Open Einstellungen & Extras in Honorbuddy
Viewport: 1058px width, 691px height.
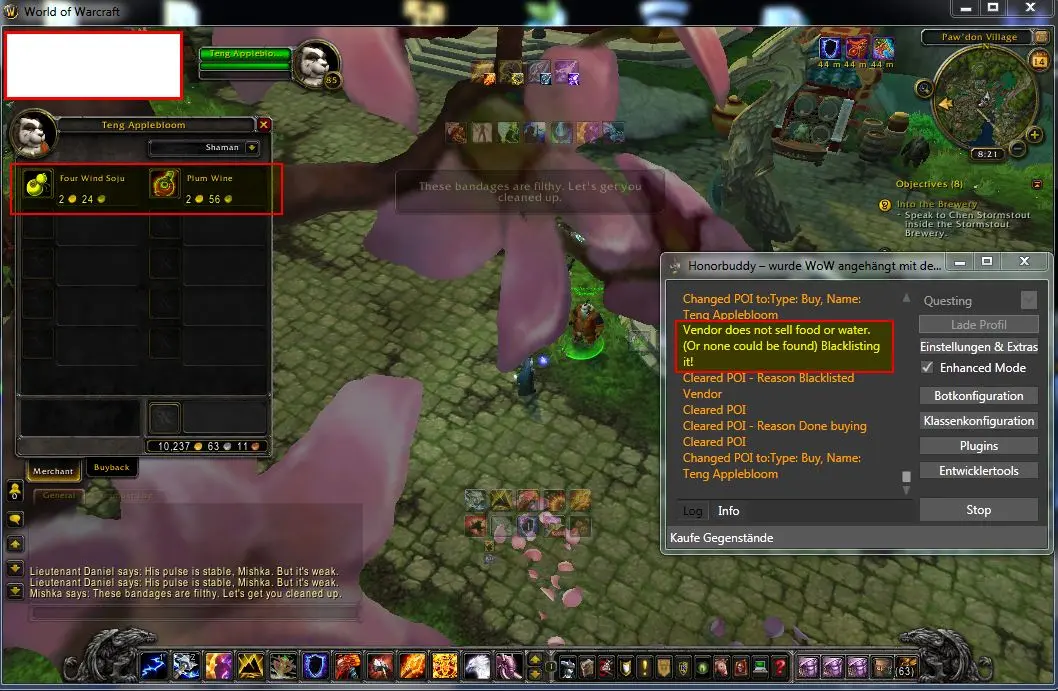(978, 347)
